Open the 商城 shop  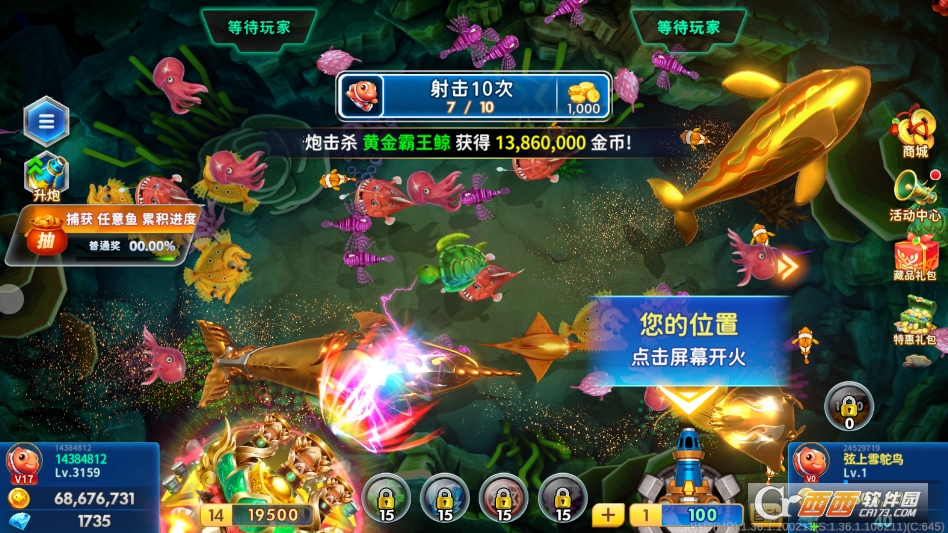click(914, 133)
